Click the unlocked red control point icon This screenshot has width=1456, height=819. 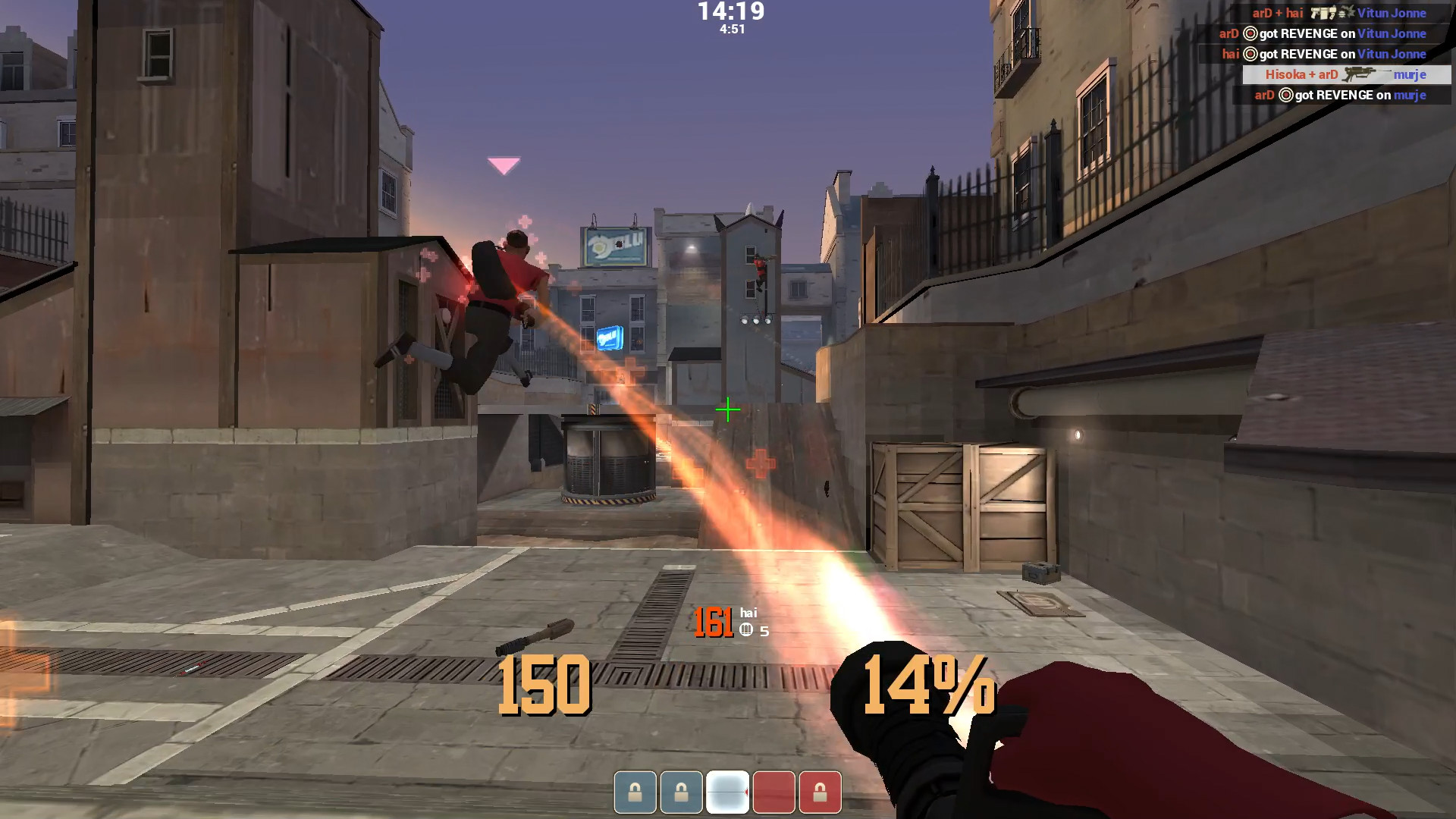pos(773,792)
